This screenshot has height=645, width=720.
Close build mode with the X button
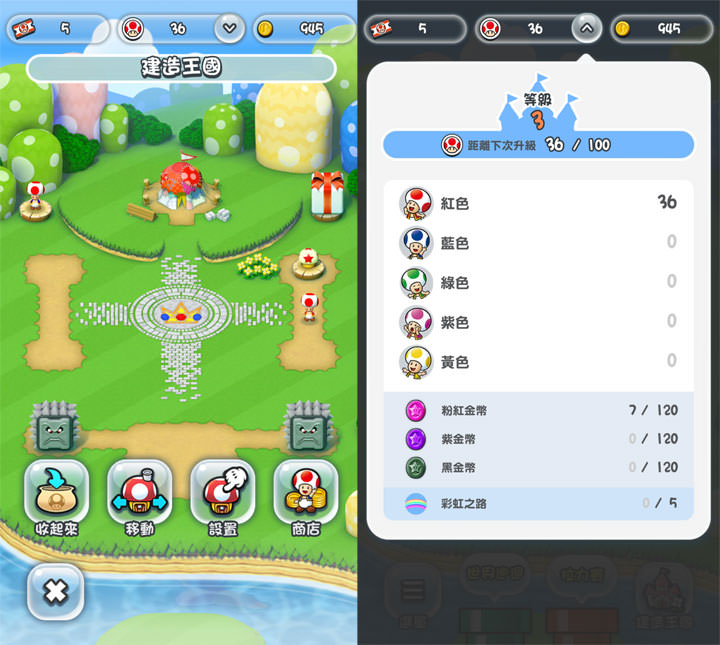click(55, 591)
